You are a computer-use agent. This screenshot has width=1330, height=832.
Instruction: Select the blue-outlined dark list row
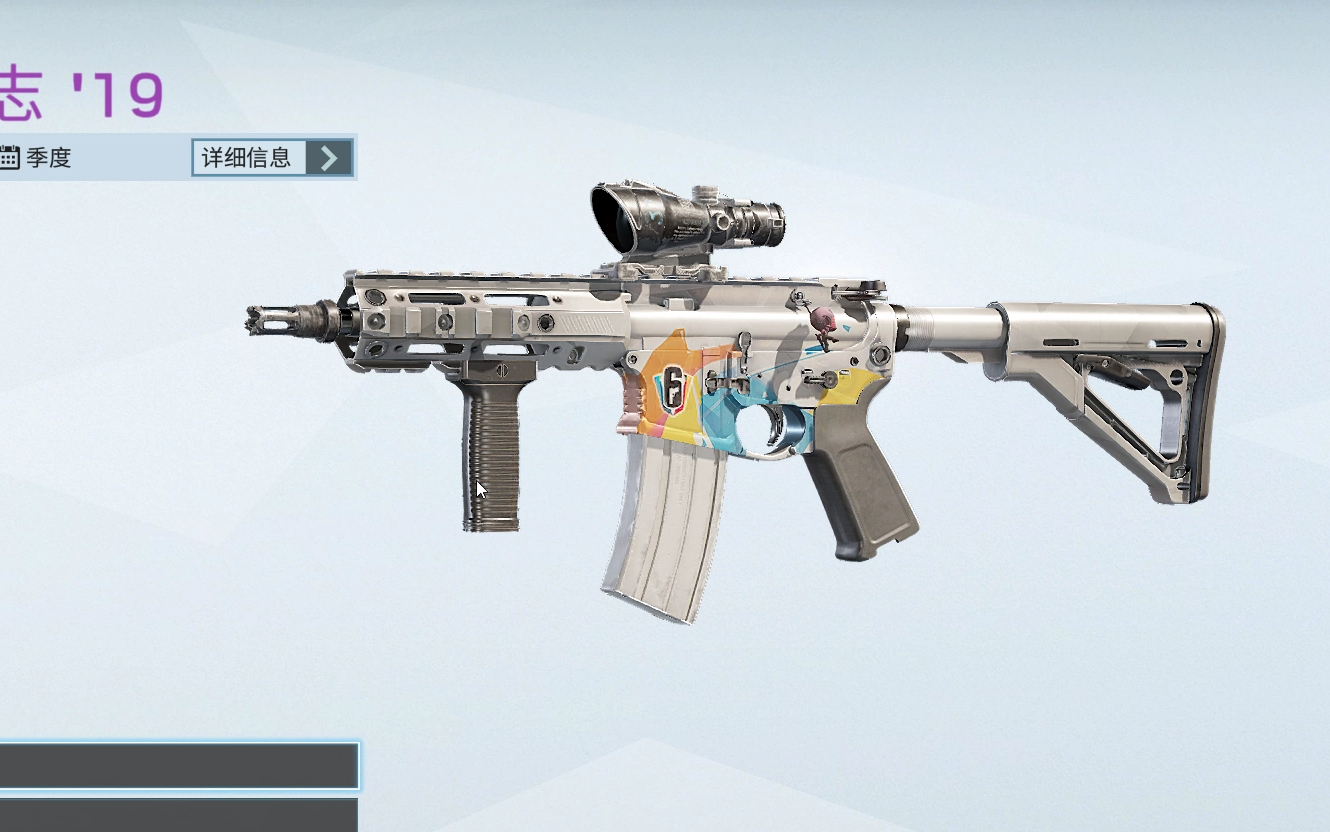178,766
